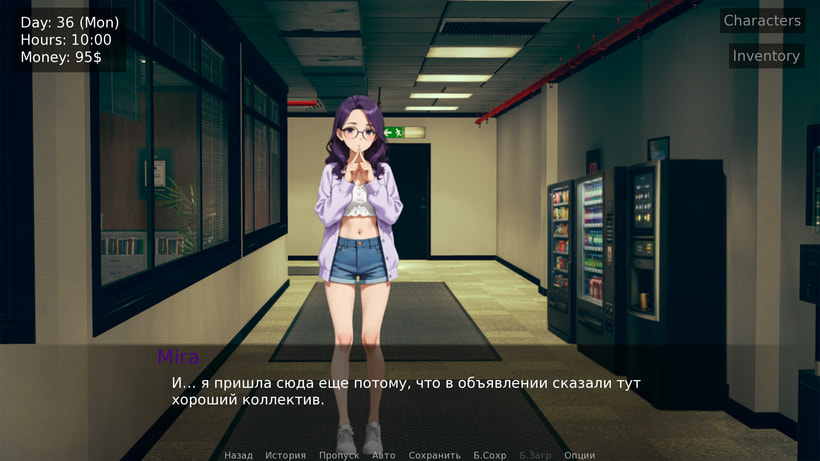Open the Опции settings menu
The image size is (820, 461).
[x=579, y=455]
